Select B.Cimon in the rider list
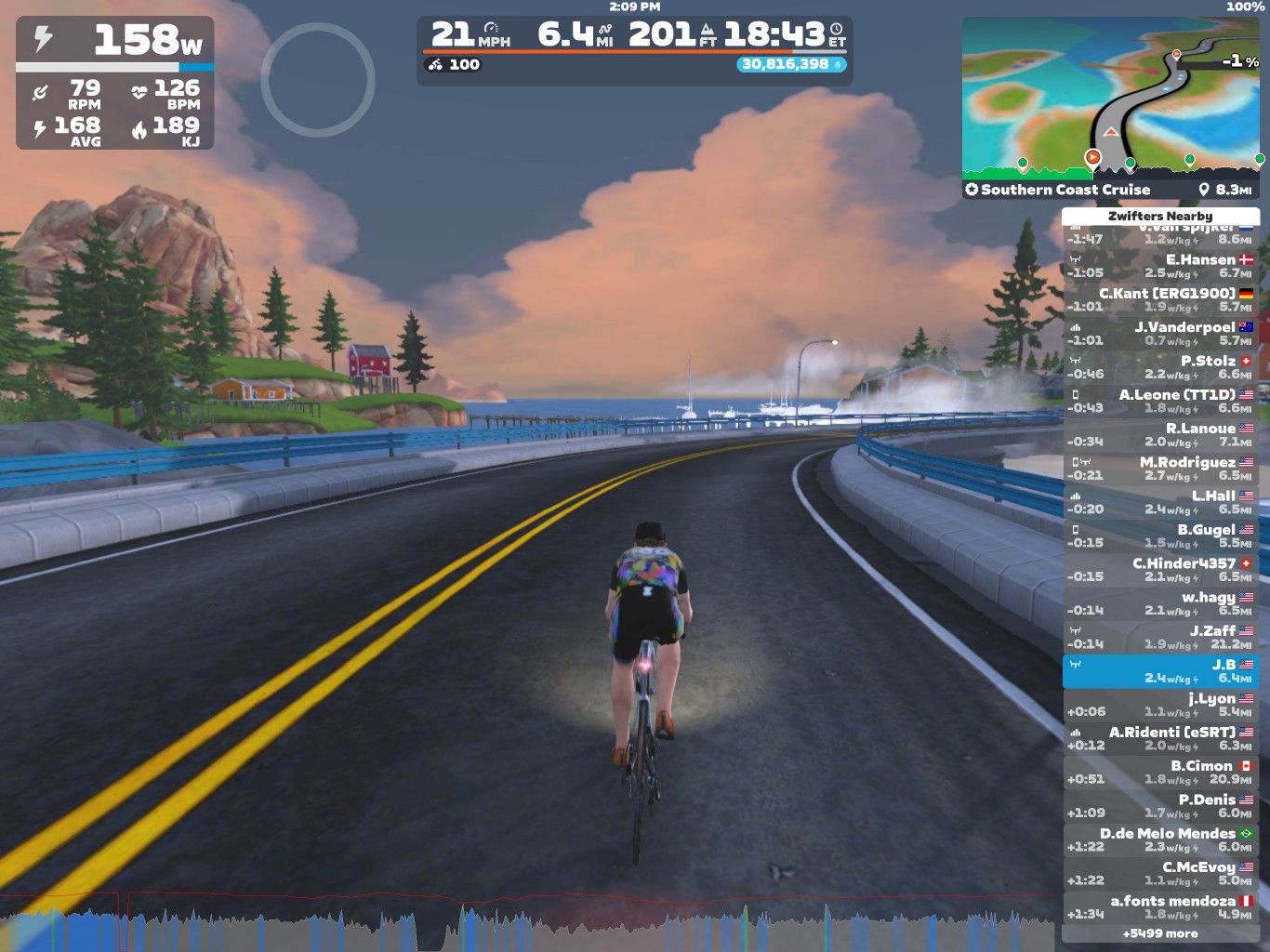The height and width of the screenshot is (952, 1270). (1159, 772)
